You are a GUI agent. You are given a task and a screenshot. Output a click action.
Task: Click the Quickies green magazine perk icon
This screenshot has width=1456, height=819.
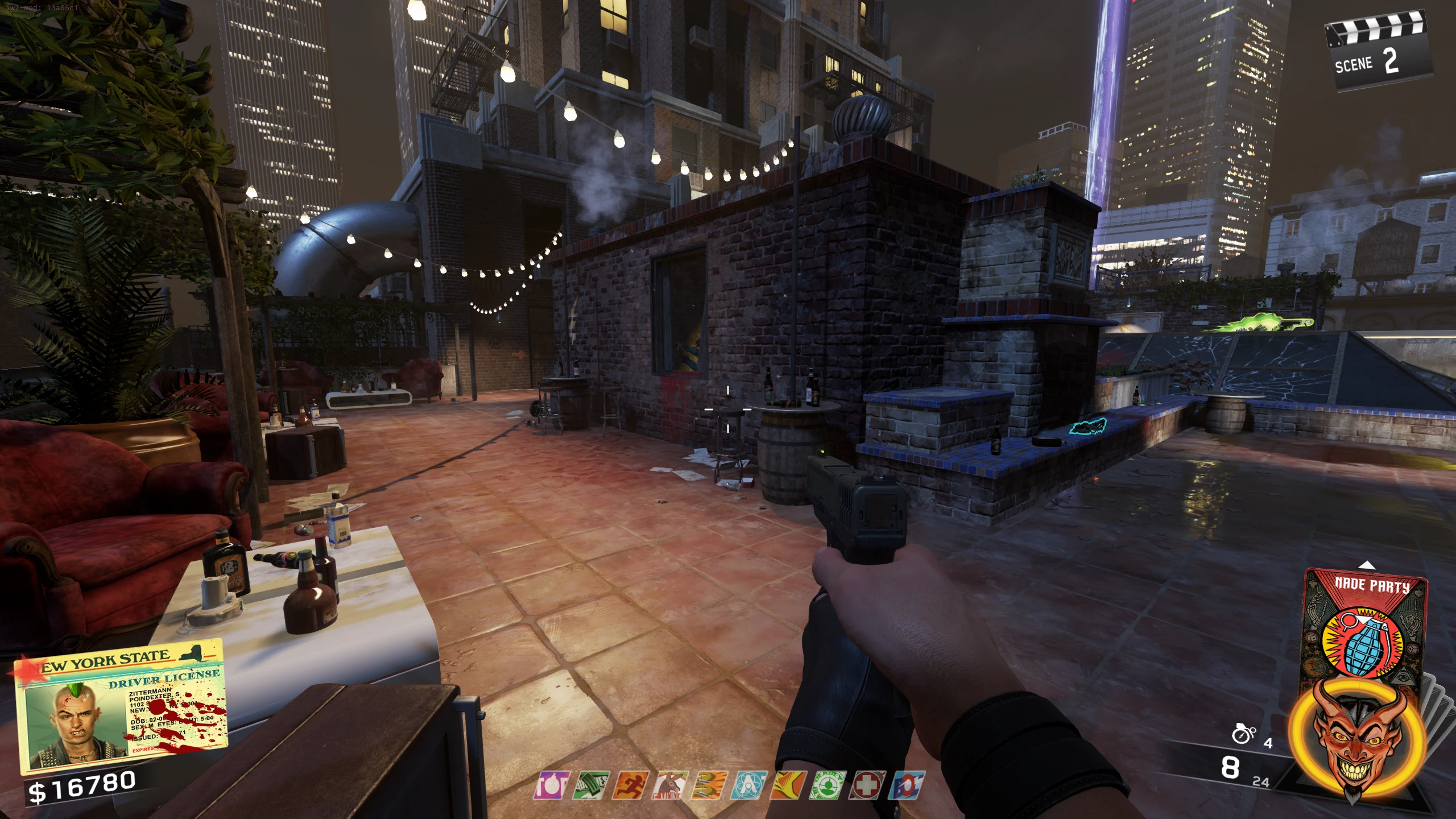(x=591, y=785)
